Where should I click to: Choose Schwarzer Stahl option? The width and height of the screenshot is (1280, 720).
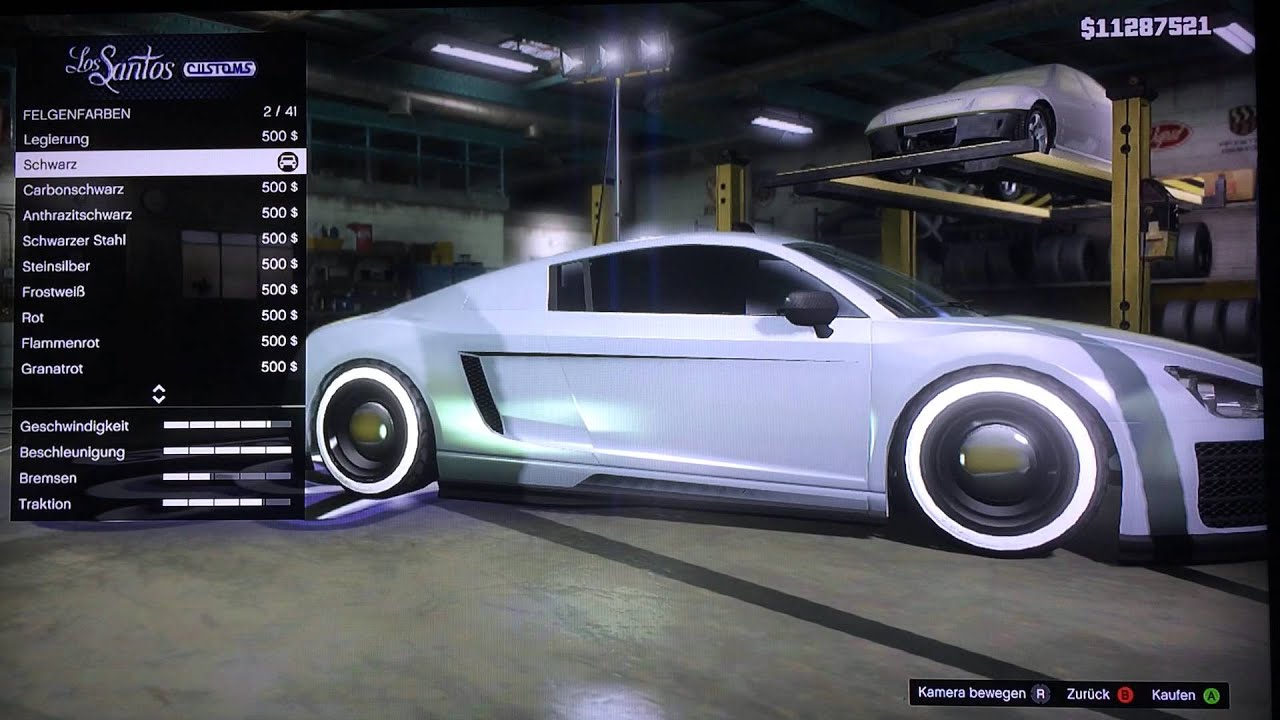click(158, 240)
